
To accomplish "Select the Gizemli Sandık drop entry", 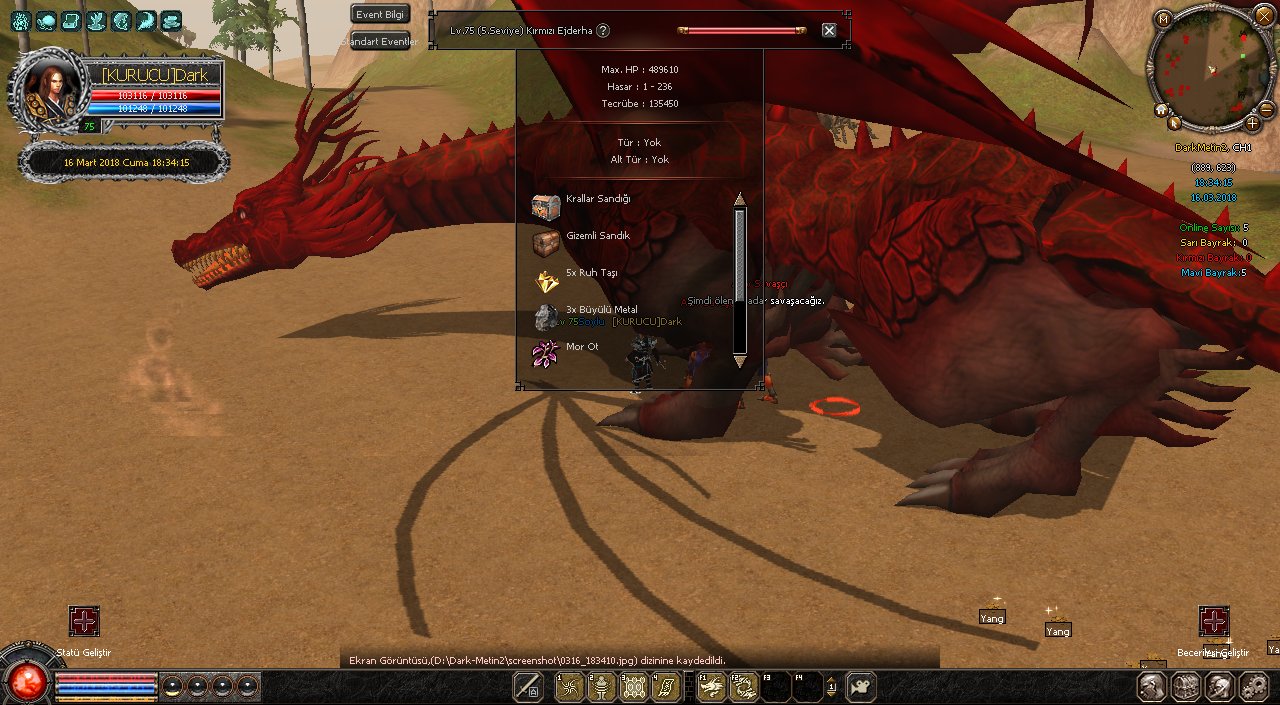I will tap(597, 236).
